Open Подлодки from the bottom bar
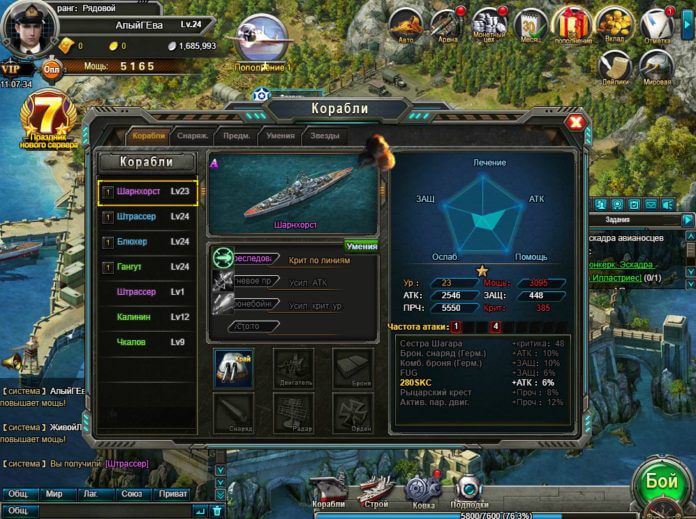The image size is (696, 519). coord(469,490)
